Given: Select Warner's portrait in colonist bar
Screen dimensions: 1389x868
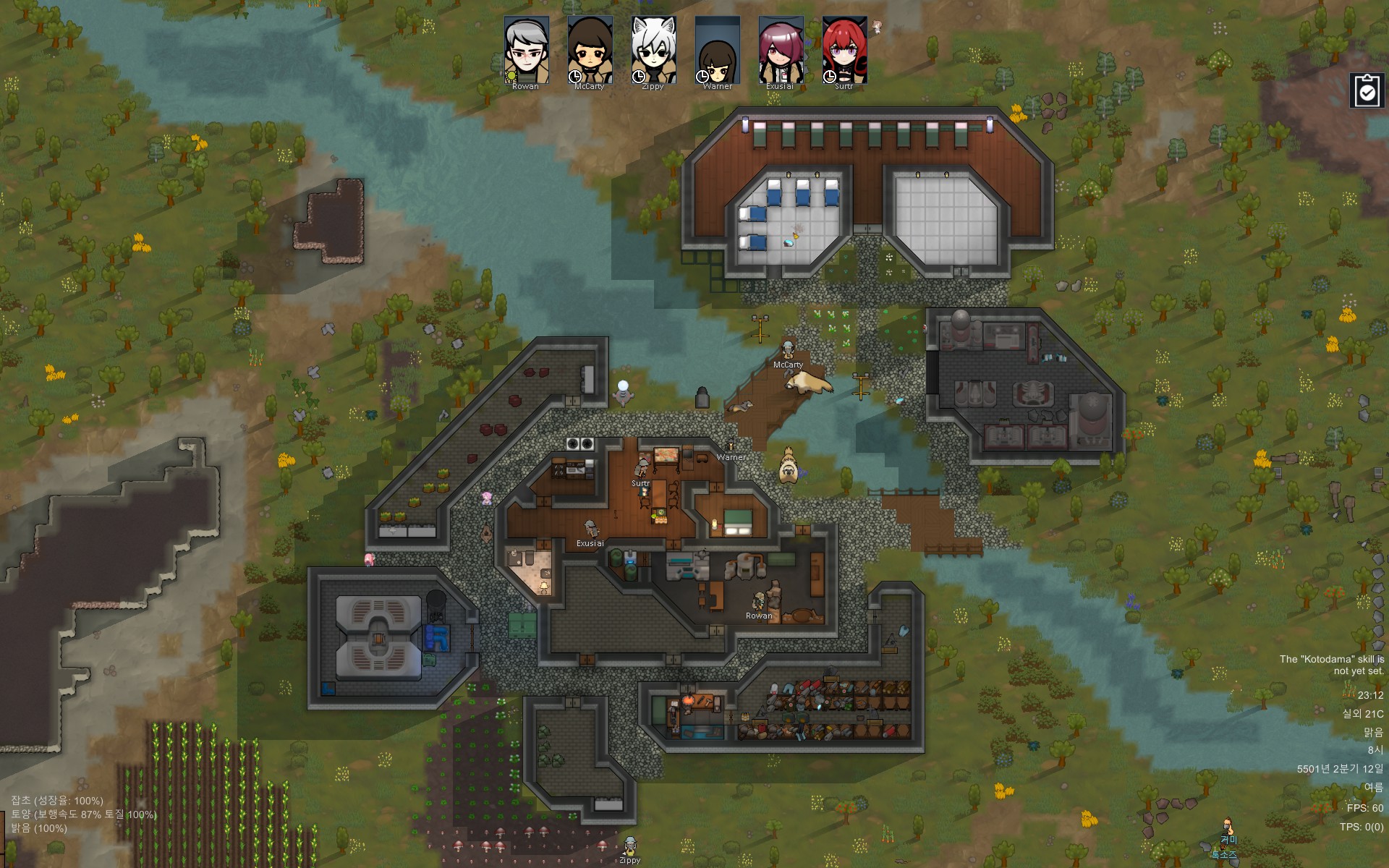Looking at the screenshot, I should [x=717, y=50].
